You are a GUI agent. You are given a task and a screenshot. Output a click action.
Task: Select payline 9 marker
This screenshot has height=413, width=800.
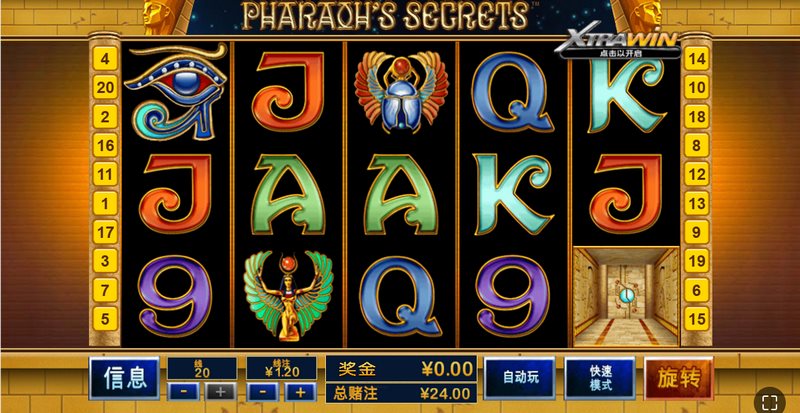(x=698, y=232)
